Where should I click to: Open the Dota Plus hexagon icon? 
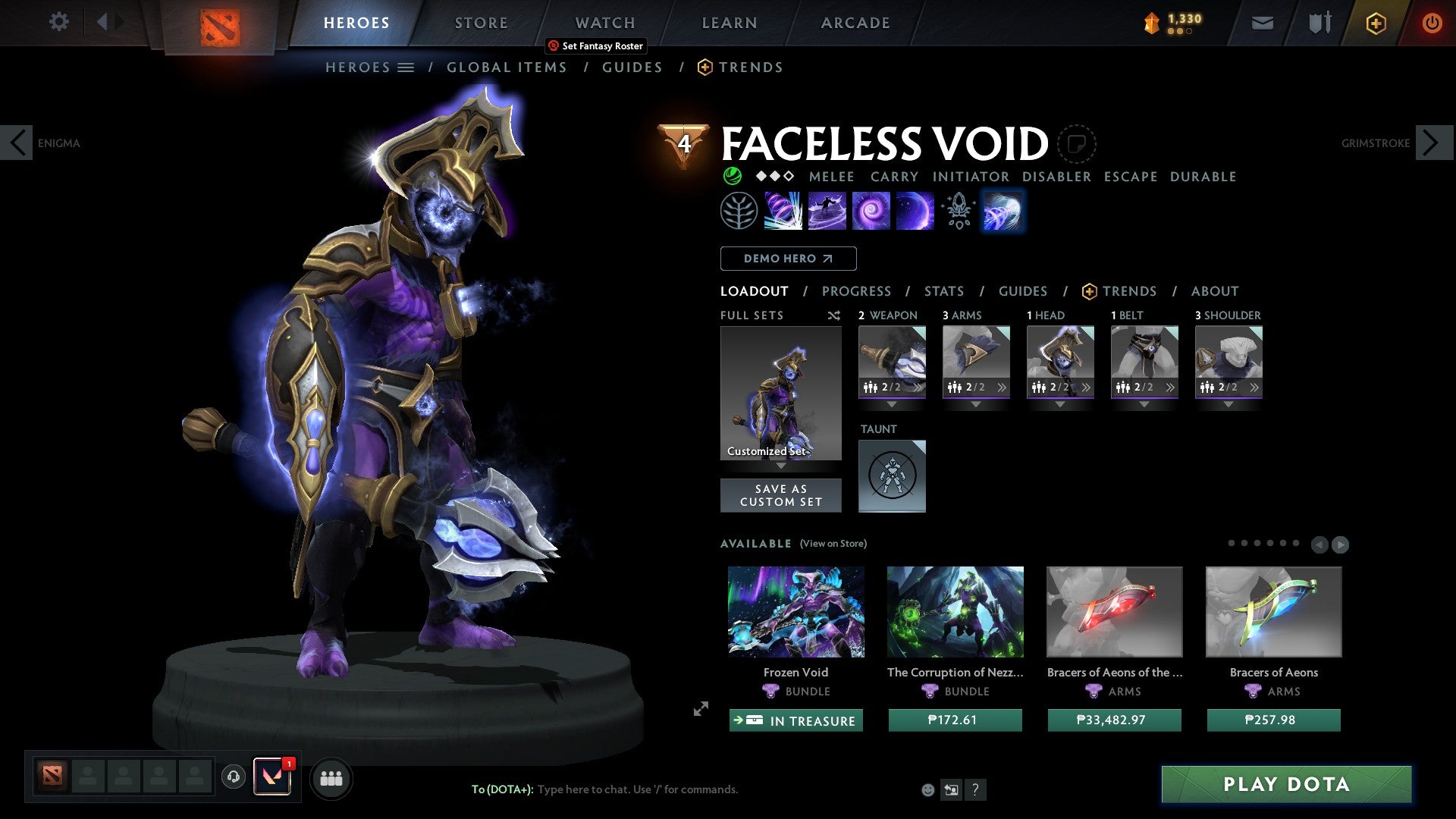(x=1376, y=23)
